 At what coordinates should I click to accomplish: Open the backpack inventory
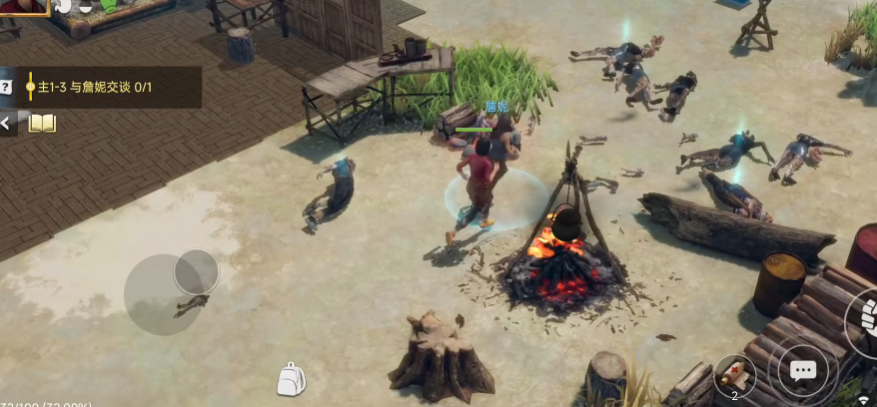click(290, 379)
